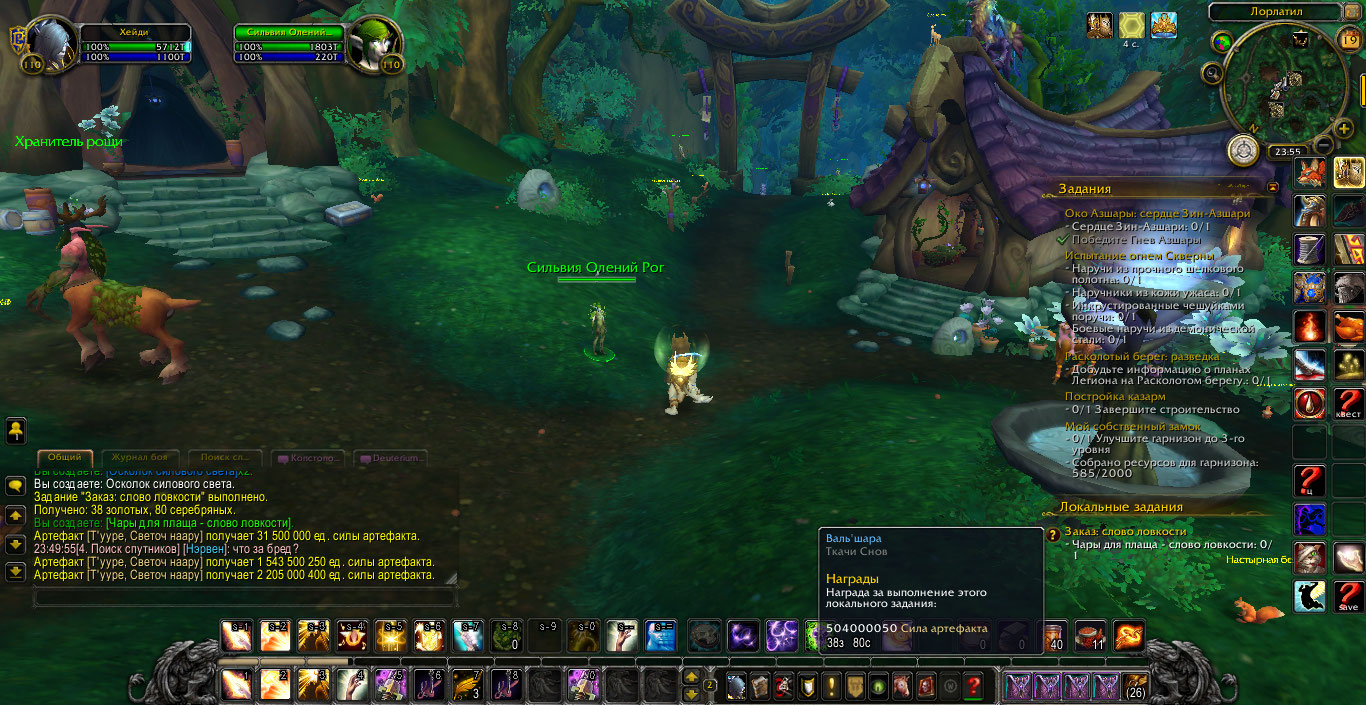Toggle the minimap tracking magnifier button
The height and width of the screenshot is (705, 1366).
pos(1212,72)
